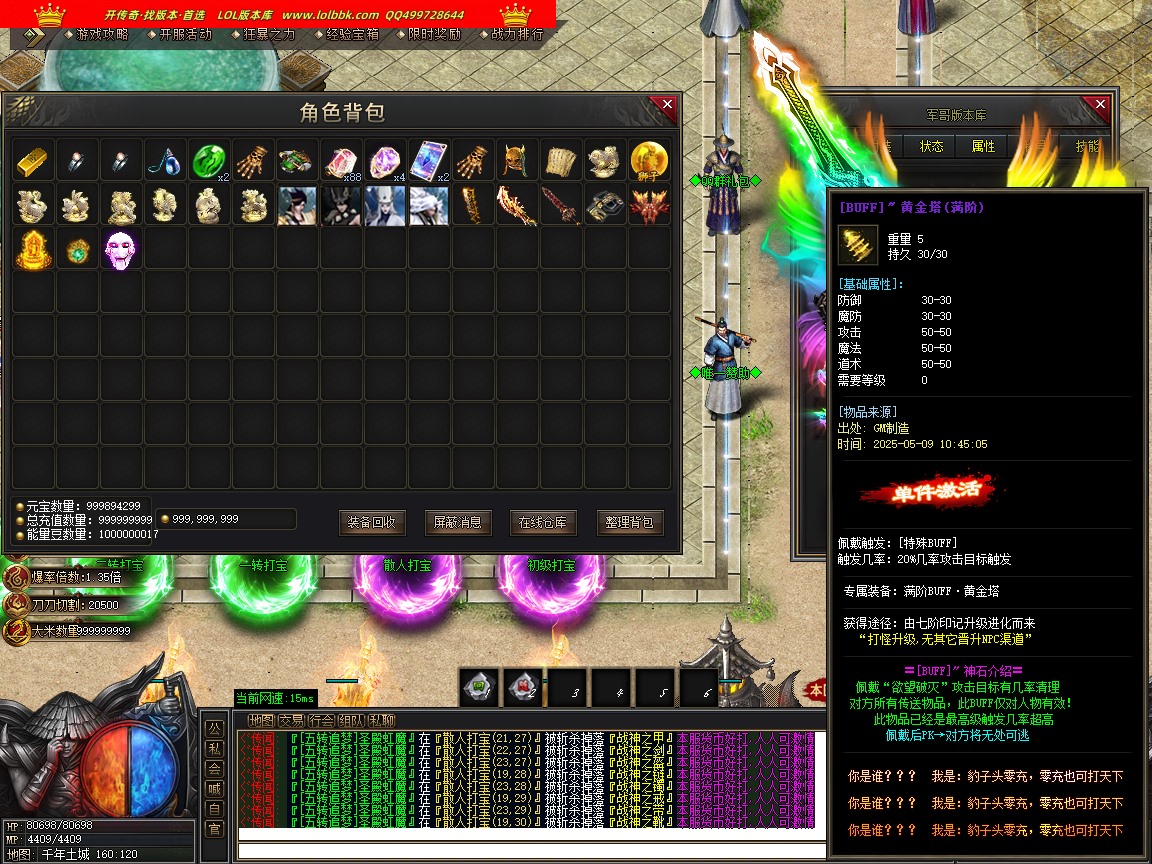Close the character panel window
Viewport: 1152px width, 864px height.
tap(1100, 105)
